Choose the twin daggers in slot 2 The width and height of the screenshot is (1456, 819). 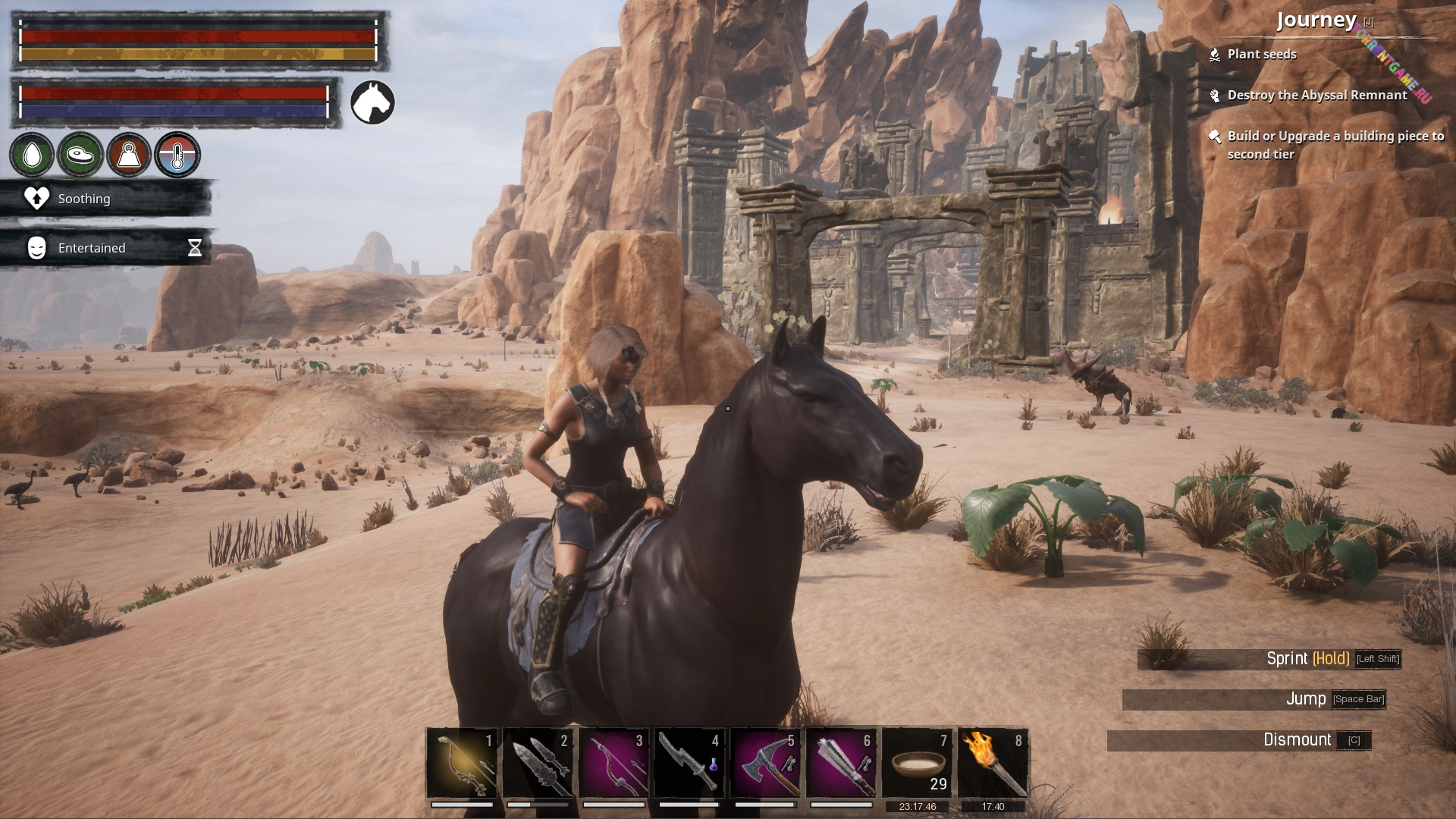(x=538, y=762)
